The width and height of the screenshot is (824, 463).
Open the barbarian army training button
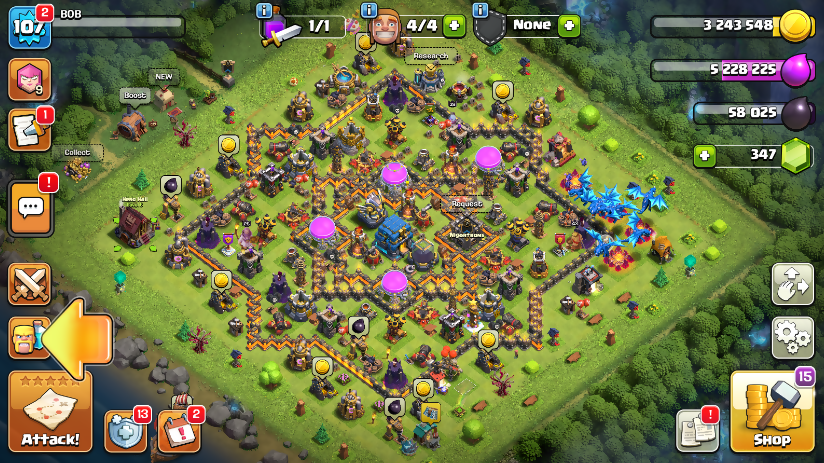[x=22, y=338]
